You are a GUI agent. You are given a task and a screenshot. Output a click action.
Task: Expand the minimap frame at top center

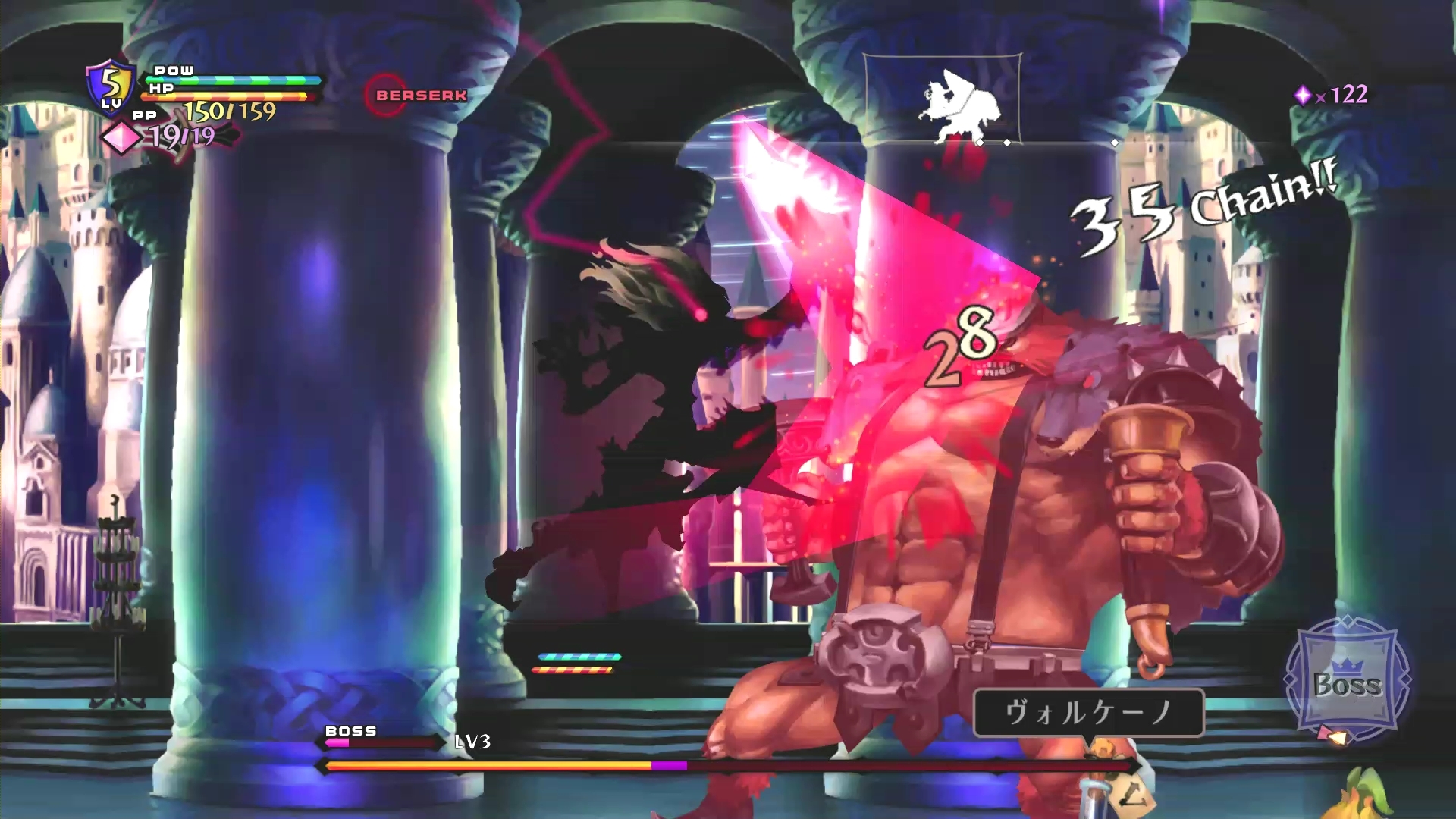(x=943, y=97)
